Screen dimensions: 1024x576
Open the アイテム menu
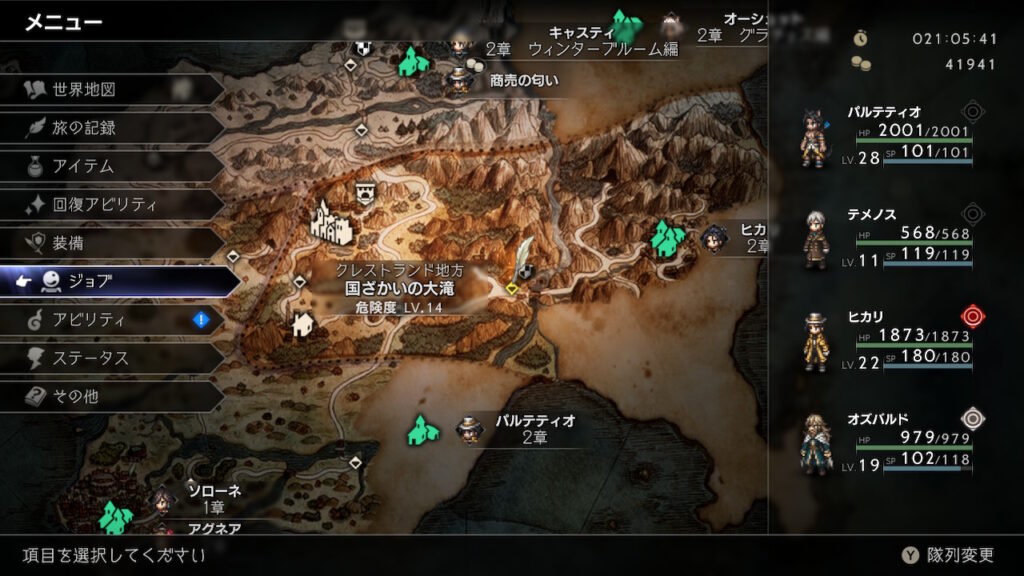tap(85, 166)
